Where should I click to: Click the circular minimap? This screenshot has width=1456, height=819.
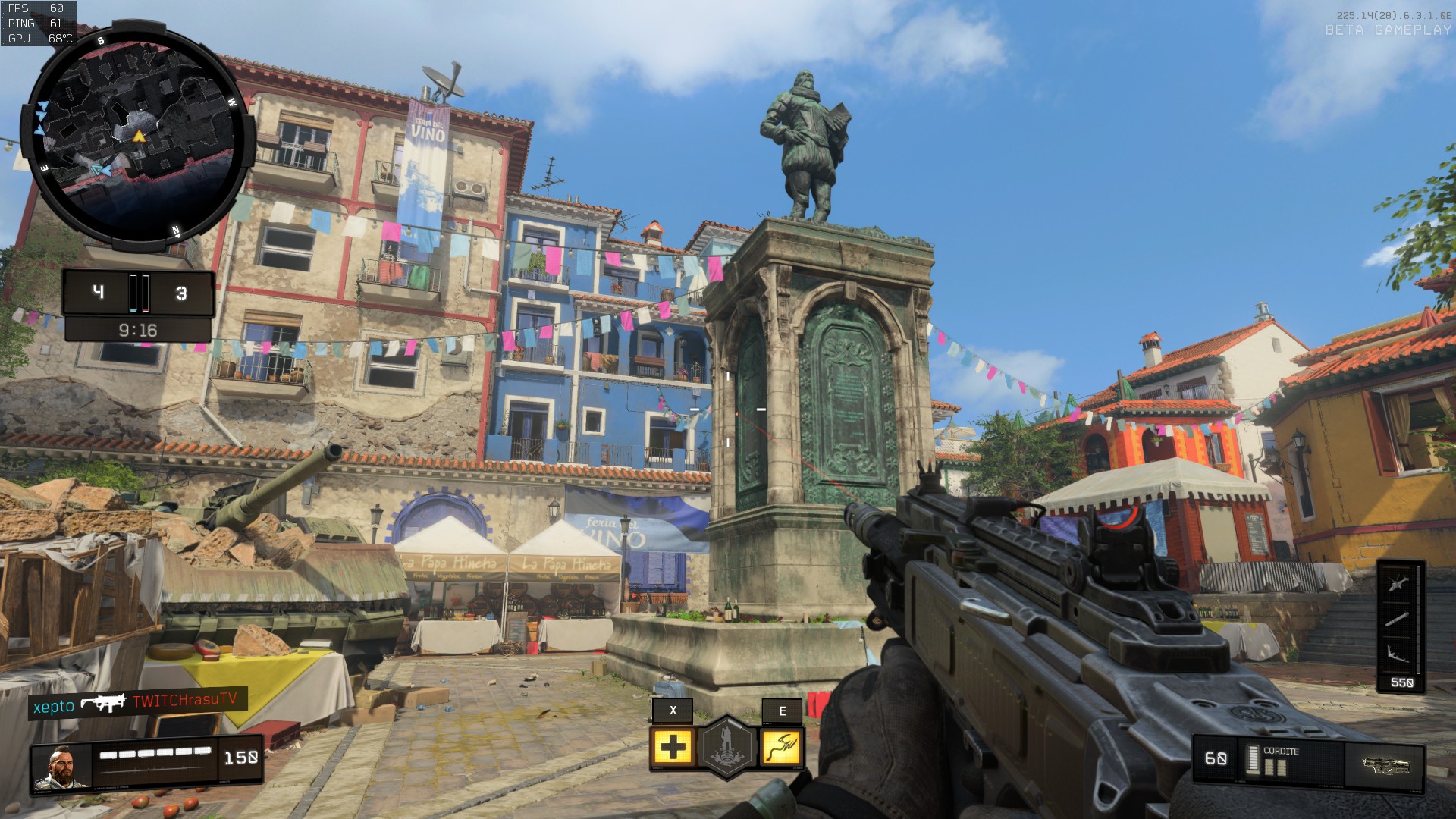click(136, 136)
